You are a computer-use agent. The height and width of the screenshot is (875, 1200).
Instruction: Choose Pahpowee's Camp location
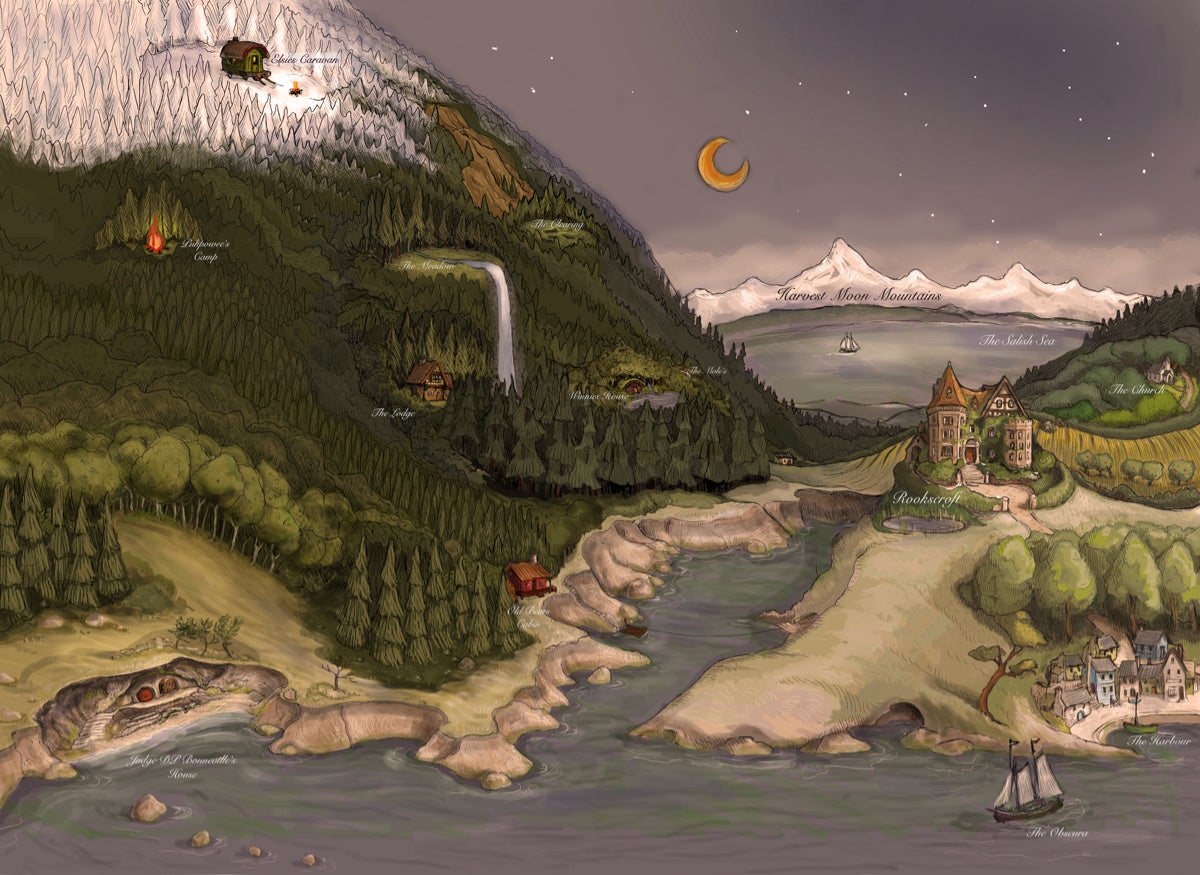[155, 236]
